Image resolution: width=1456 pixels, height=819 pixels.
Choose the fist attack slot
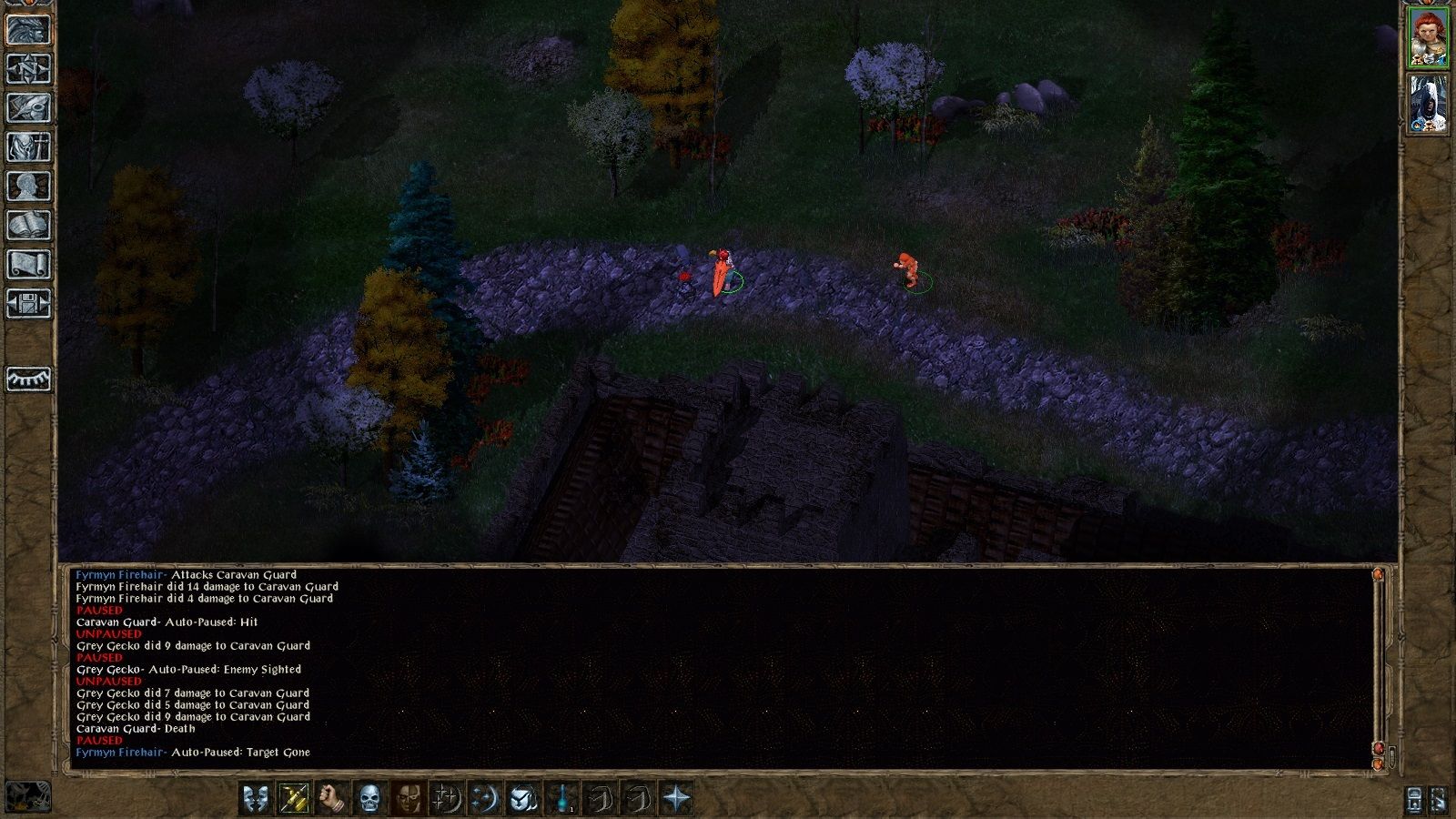pos(331,799)
